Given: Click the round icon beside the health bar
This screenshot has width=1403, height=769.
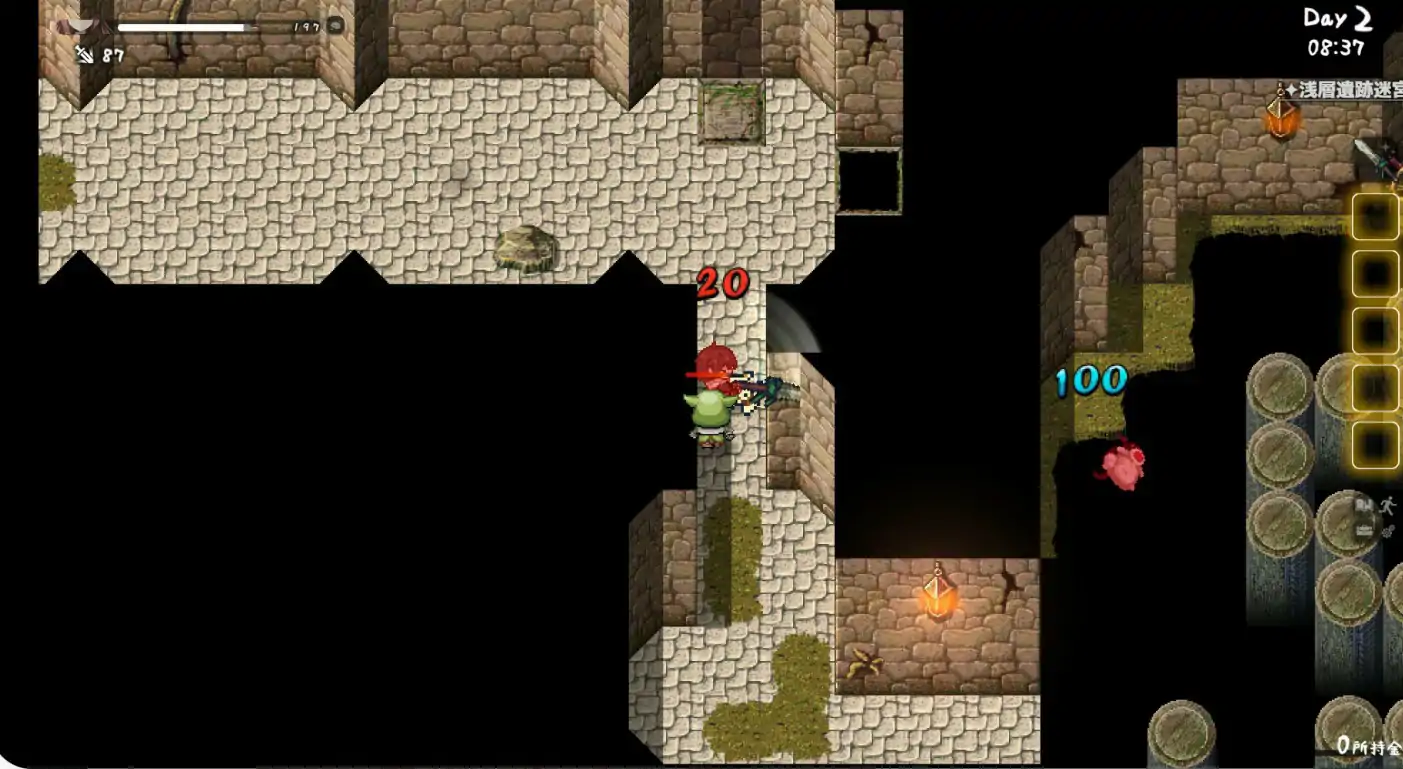Looking at the screenshot, I should pos(336,26).
